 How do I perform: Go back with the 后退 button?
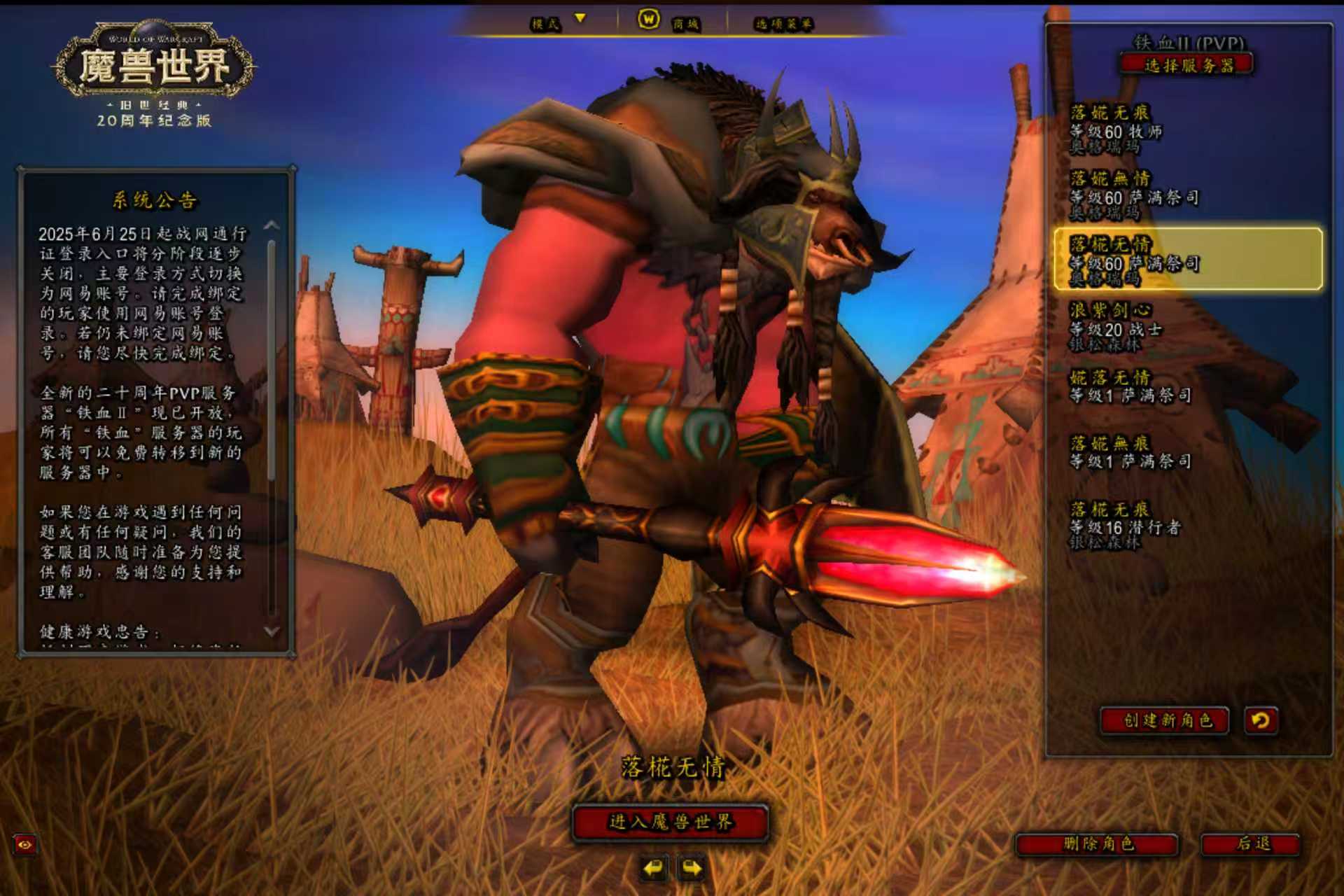click(x=1251, y=843)
